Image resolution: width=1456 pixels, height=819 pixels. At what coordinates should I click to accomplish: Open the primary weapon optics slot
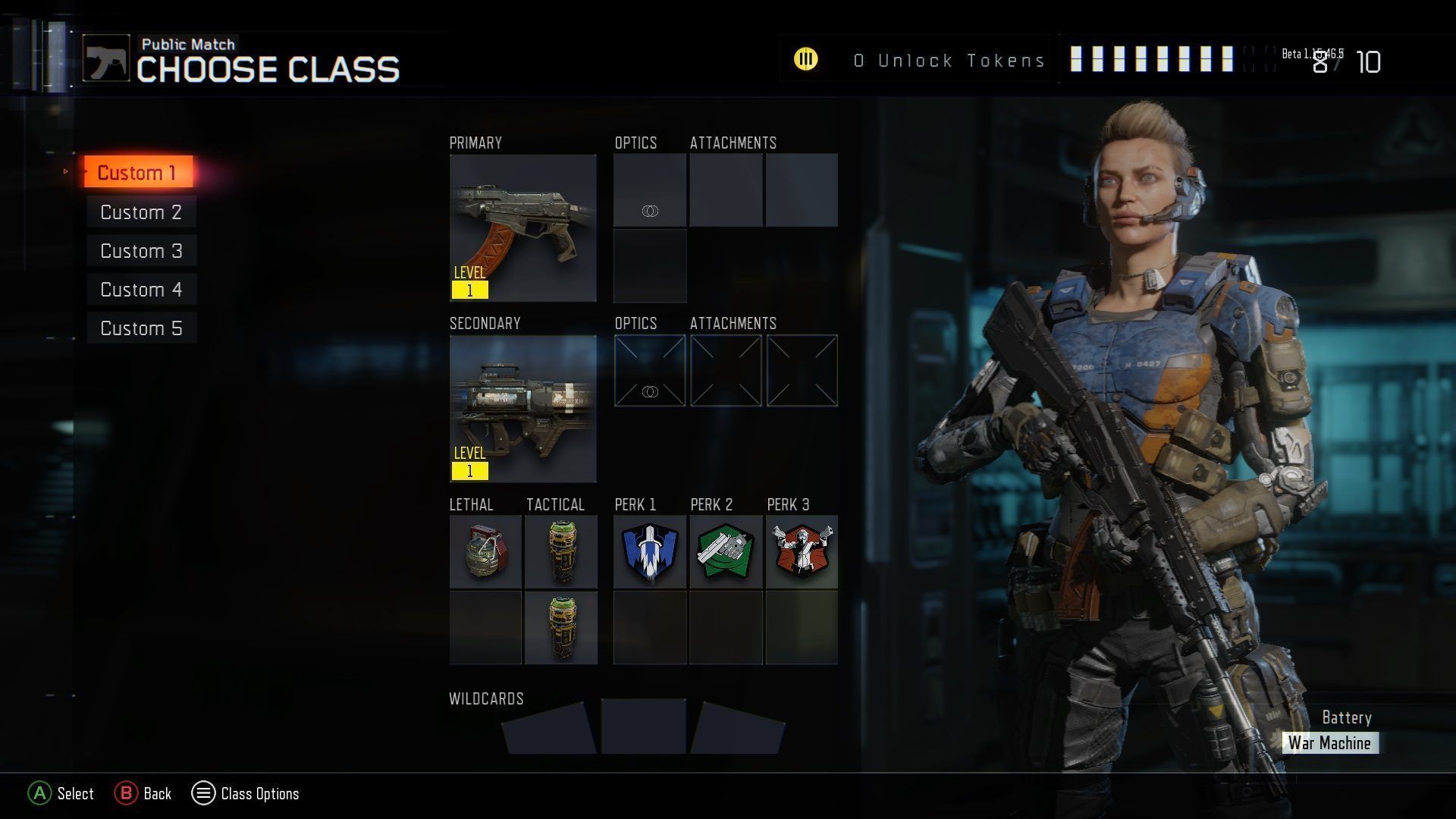tap(650, 190)
